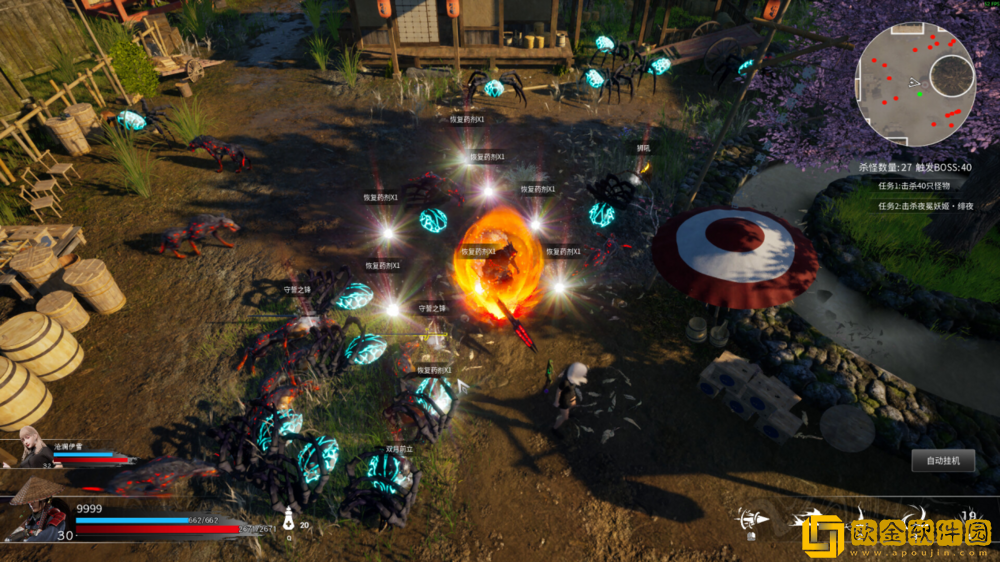Viewport: 1000px width, 562px height.
Task: Open the circular minimap
Action: coord(915,84)
